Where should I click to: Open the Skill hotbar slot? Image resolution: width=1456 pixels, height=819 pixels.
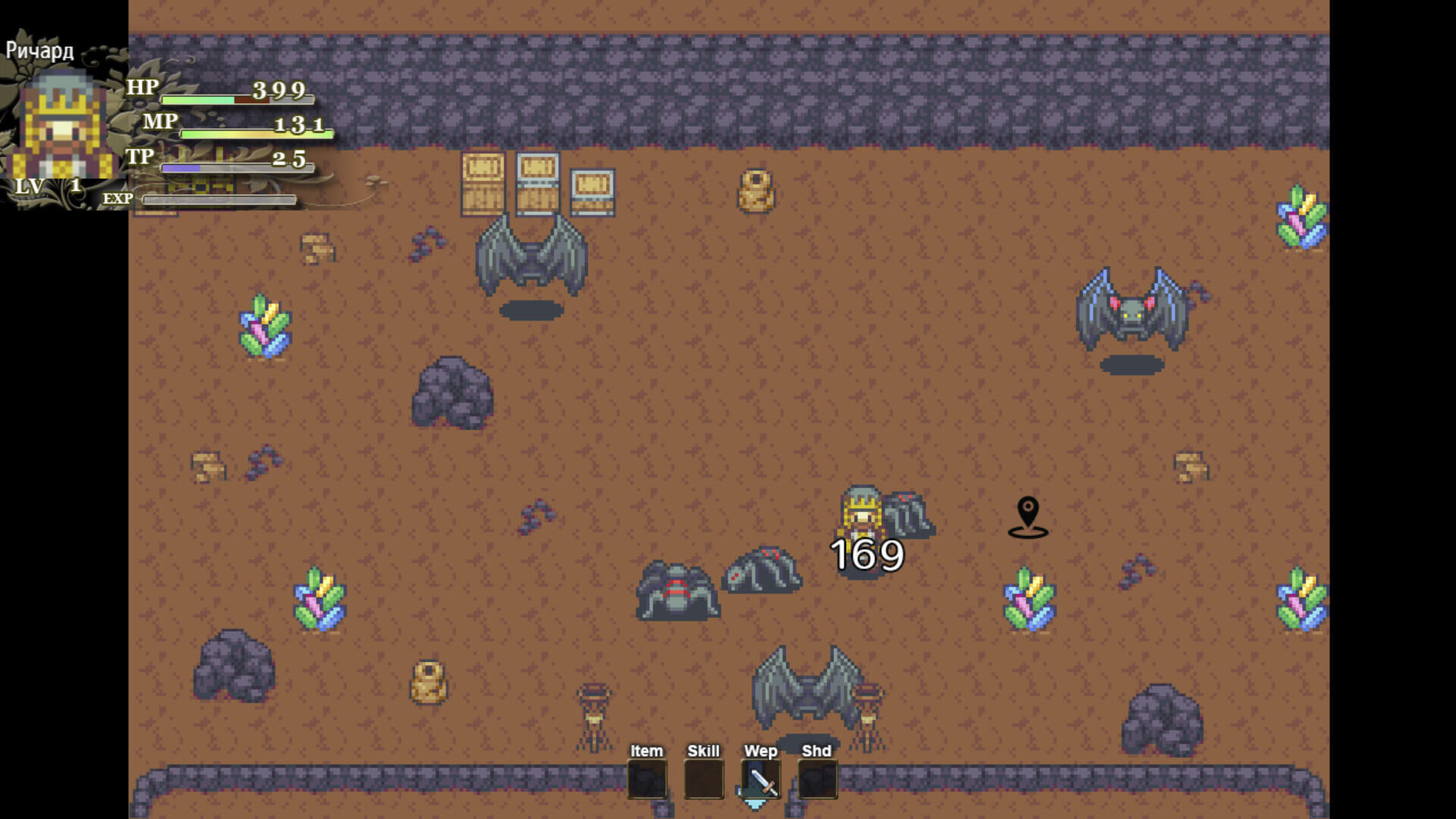click(x=702, y=779)
